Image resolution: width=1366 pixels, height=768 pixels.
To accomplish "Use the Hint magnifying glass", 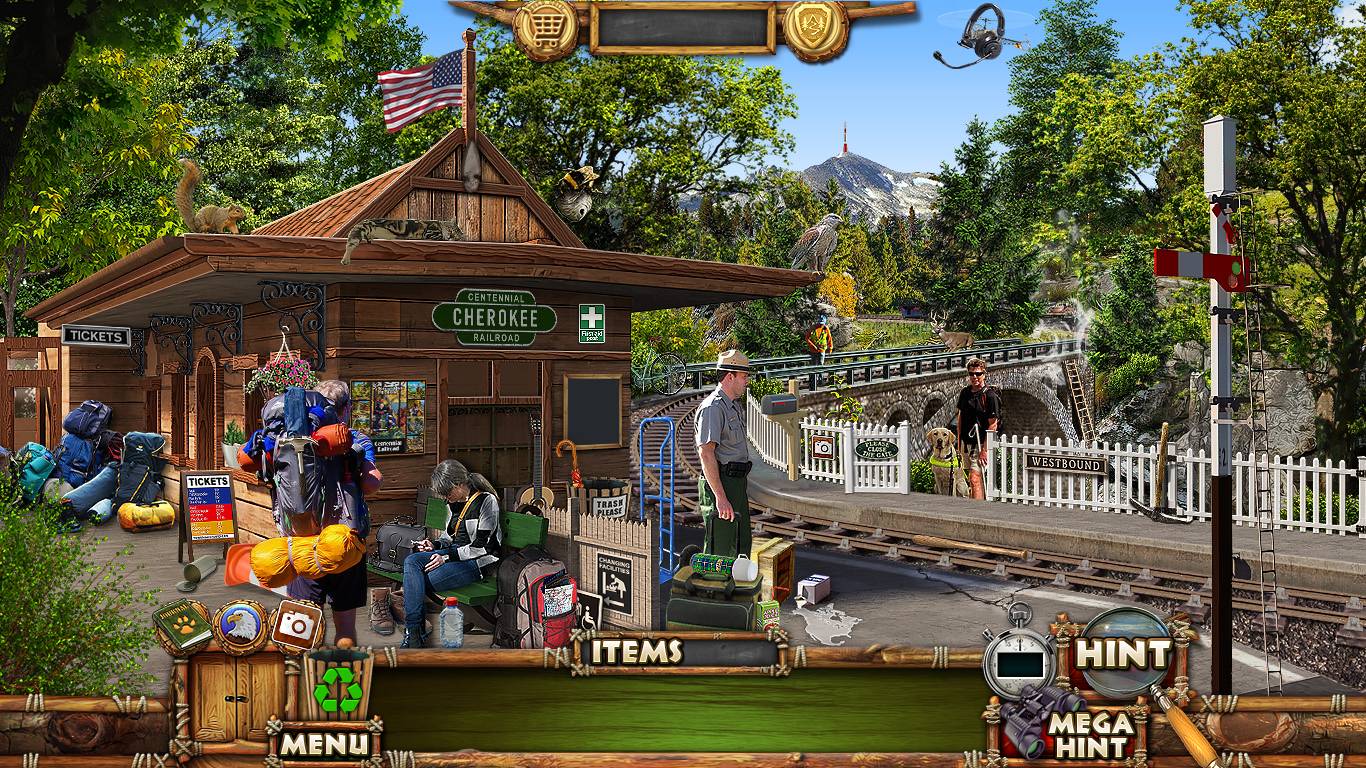I will point(1123,654).
